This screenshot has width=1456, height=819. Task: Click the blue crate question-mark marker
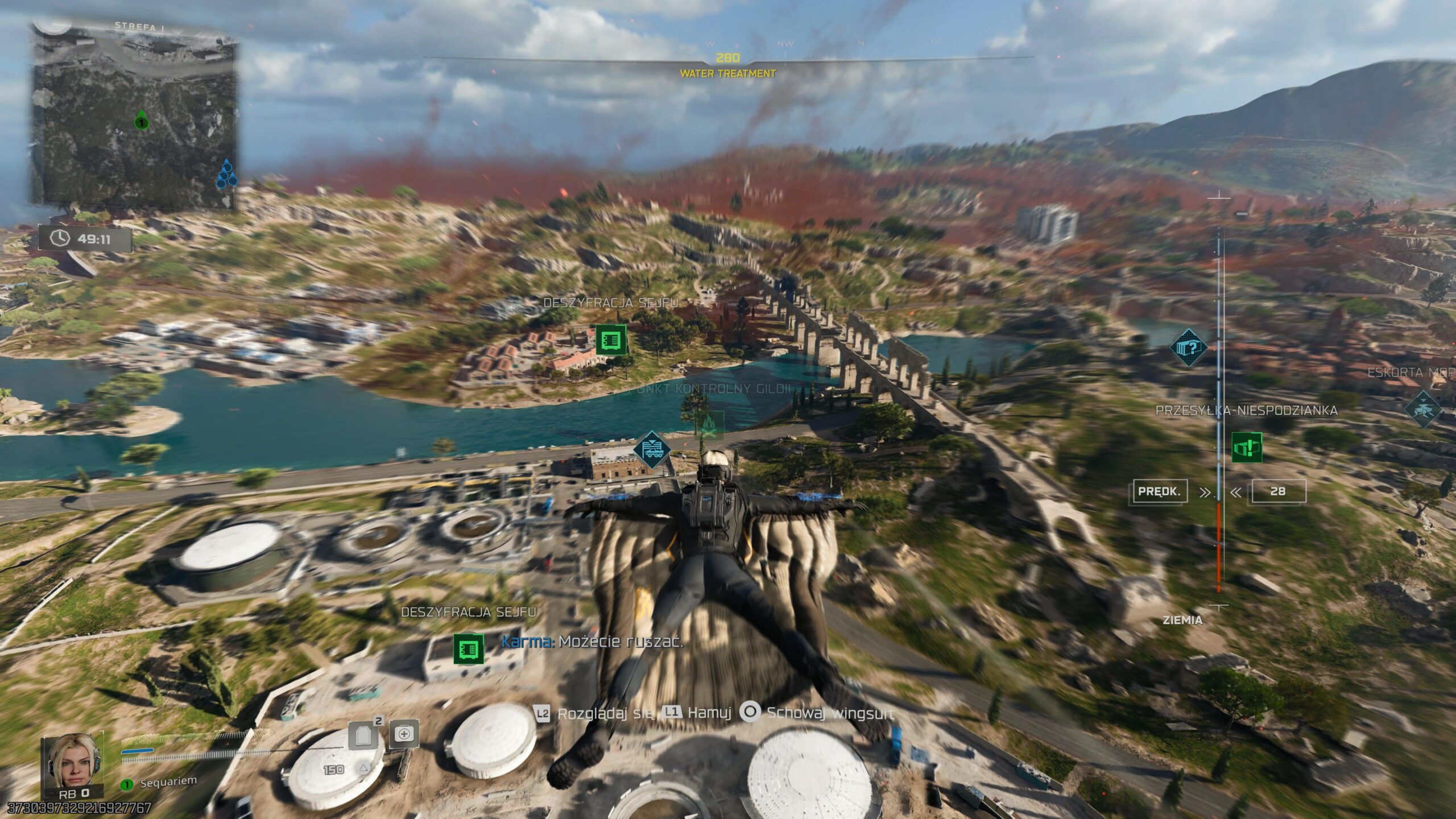point(1189,347)
